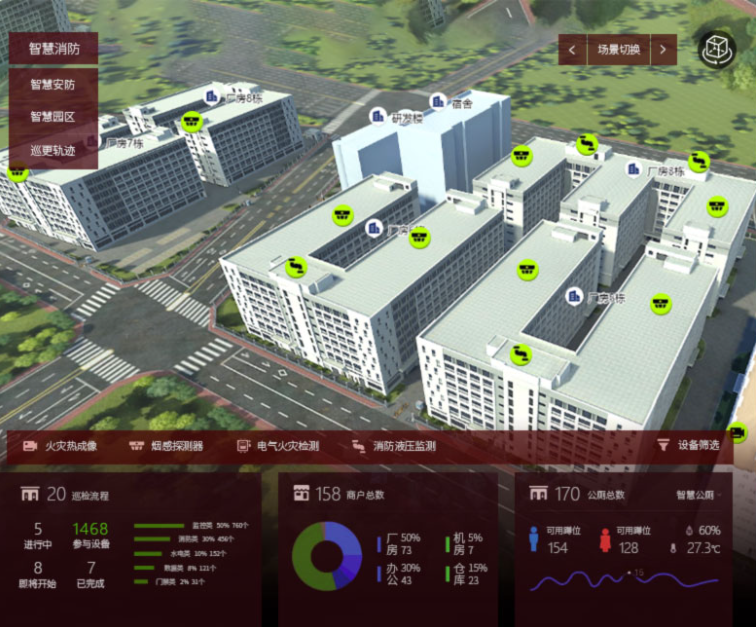This screenshot has height=627, width=756.
Task: Click the previous scene left arrow
Action: (x=572, y=49)
